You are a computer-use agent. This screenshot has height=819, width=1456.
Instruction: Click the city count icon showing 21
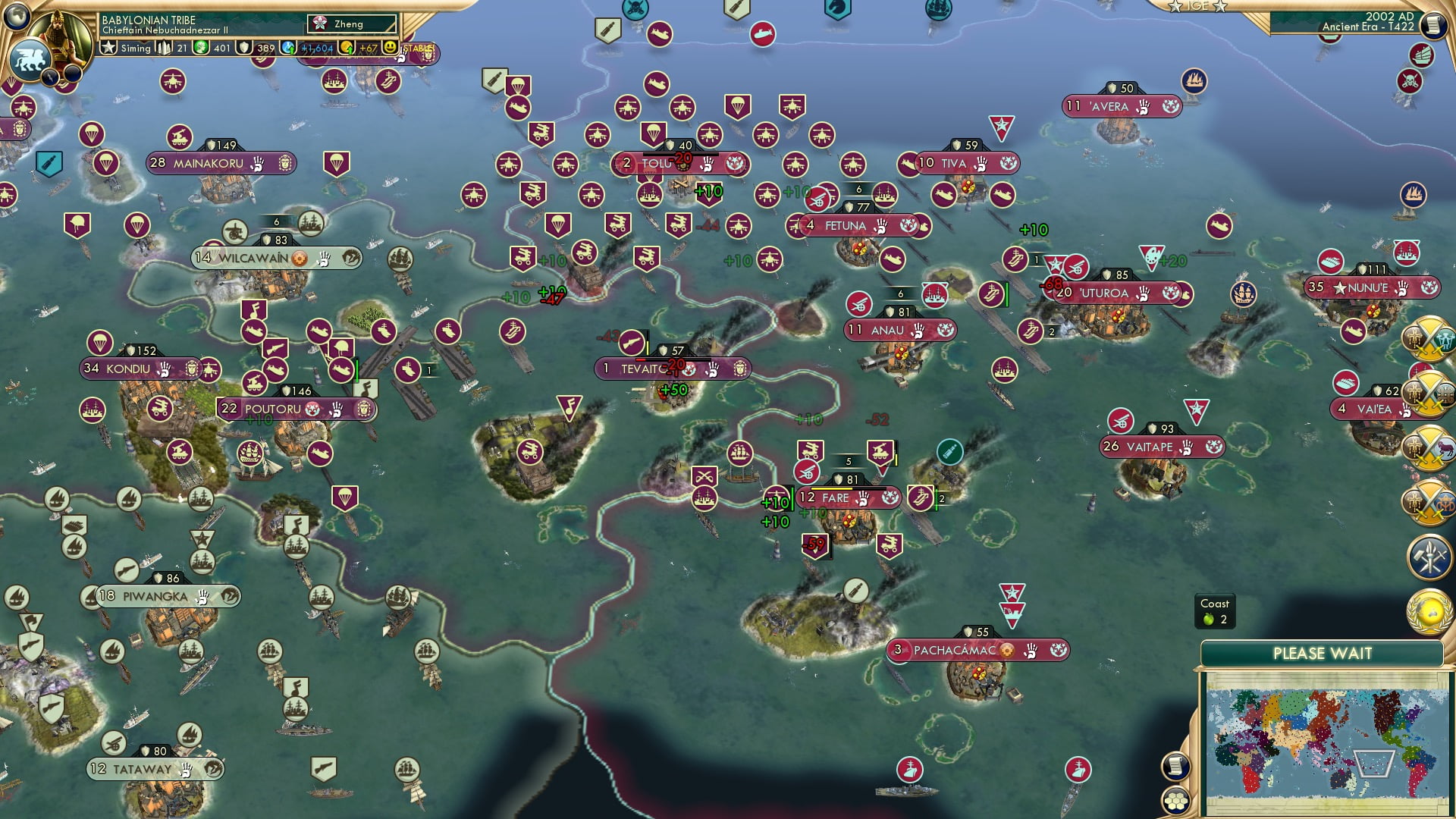point(165,48)
